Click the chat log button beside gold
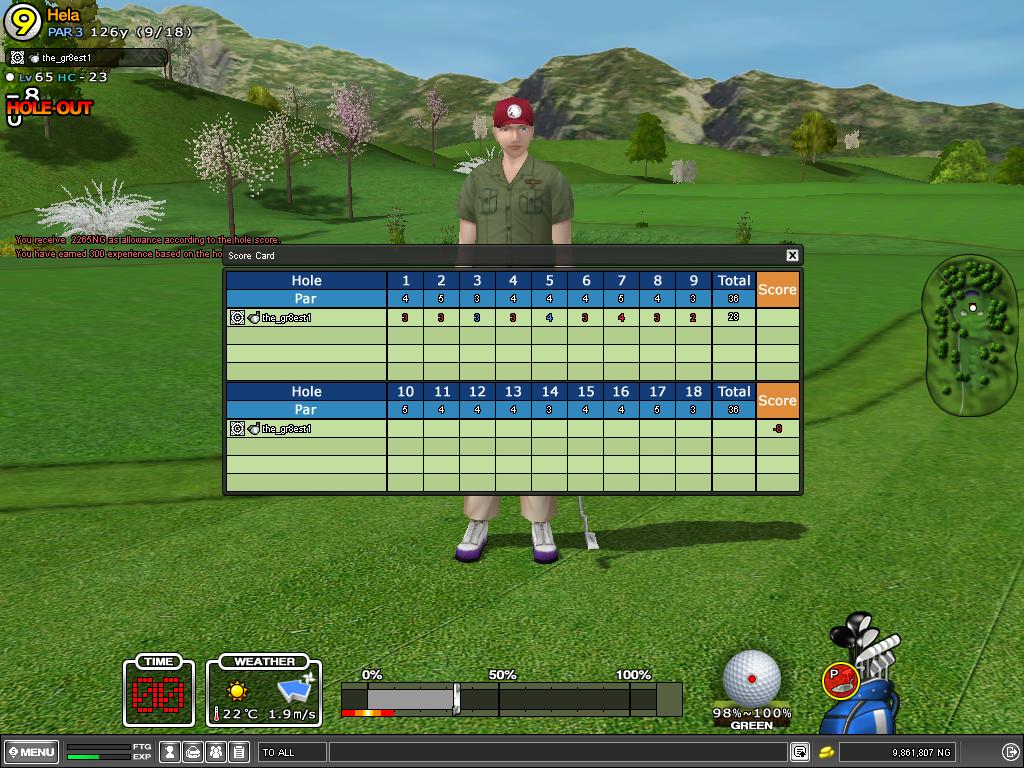The height and width of the screenshot is (768, 1024). (x=799, y=752)
